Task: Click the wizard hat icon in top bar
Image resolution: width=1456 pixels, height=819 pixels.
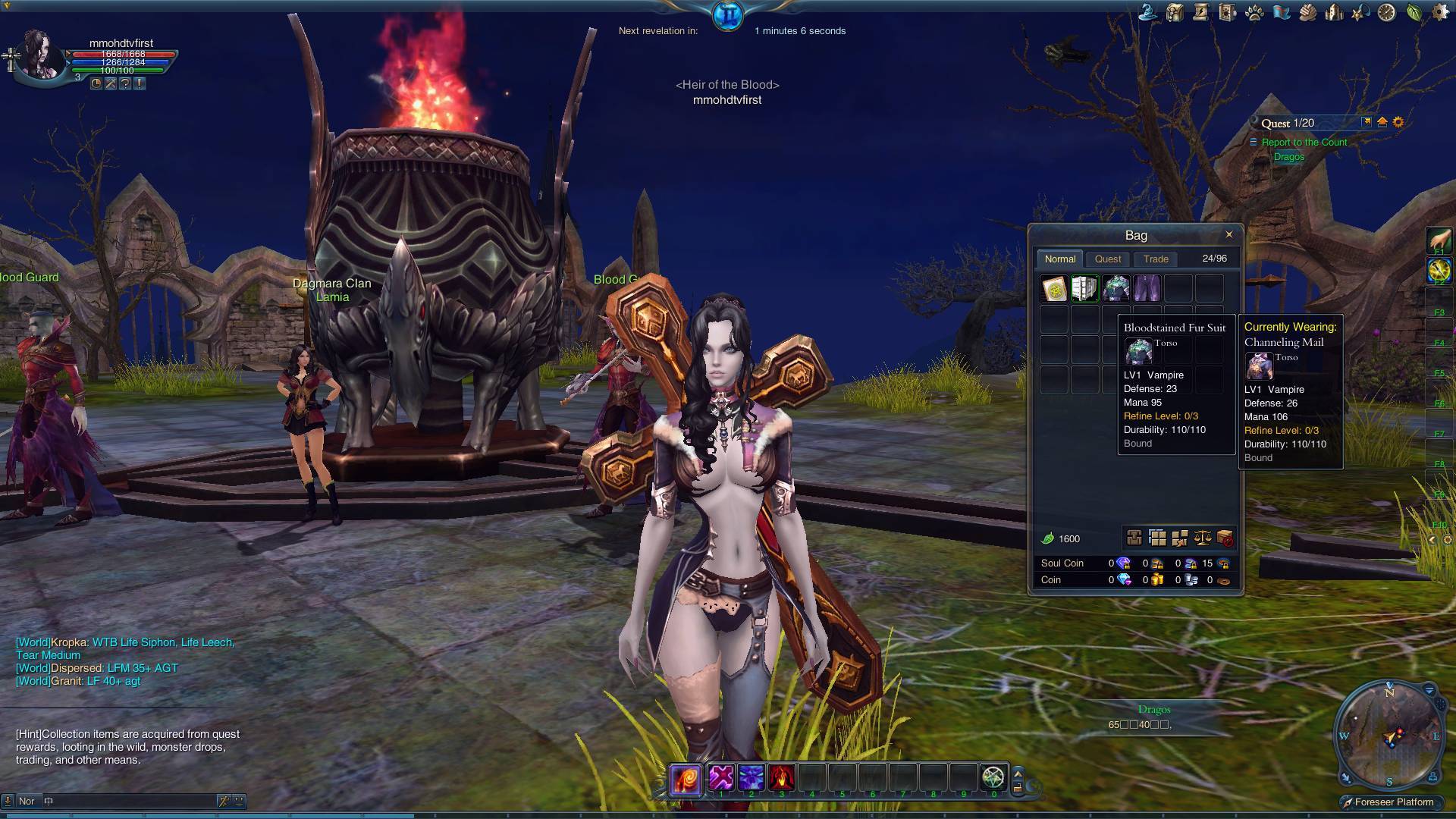Action: (1148, 13)
